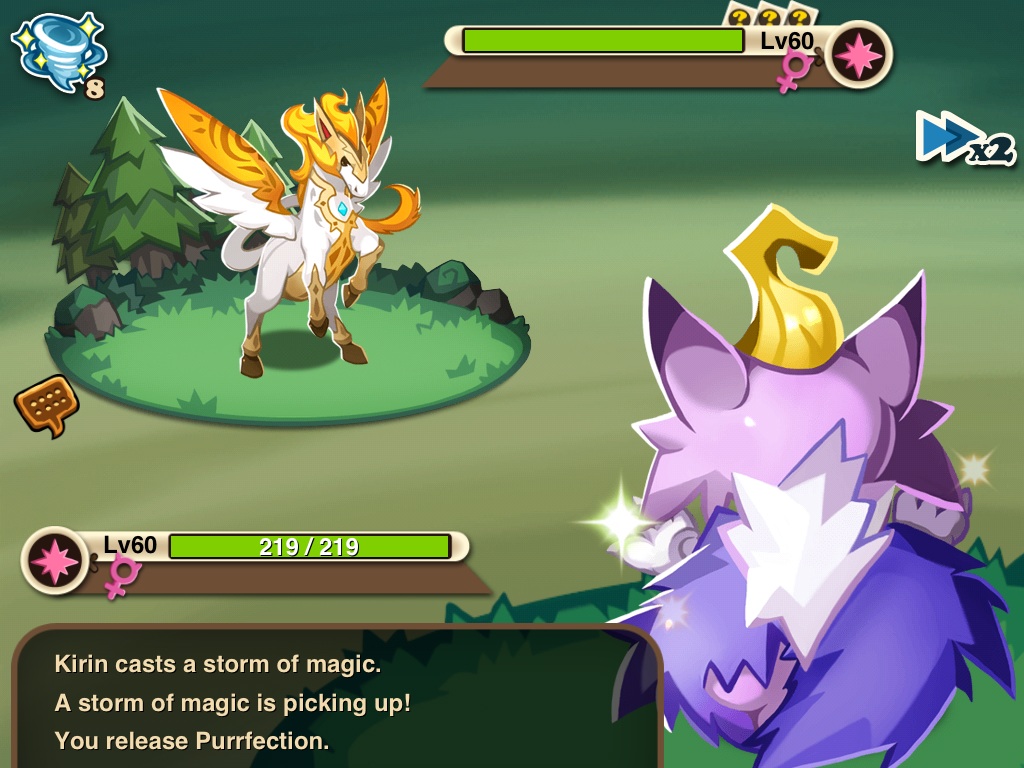
Task: Toggle the x2 battle speed button
Action: point(963,139)
